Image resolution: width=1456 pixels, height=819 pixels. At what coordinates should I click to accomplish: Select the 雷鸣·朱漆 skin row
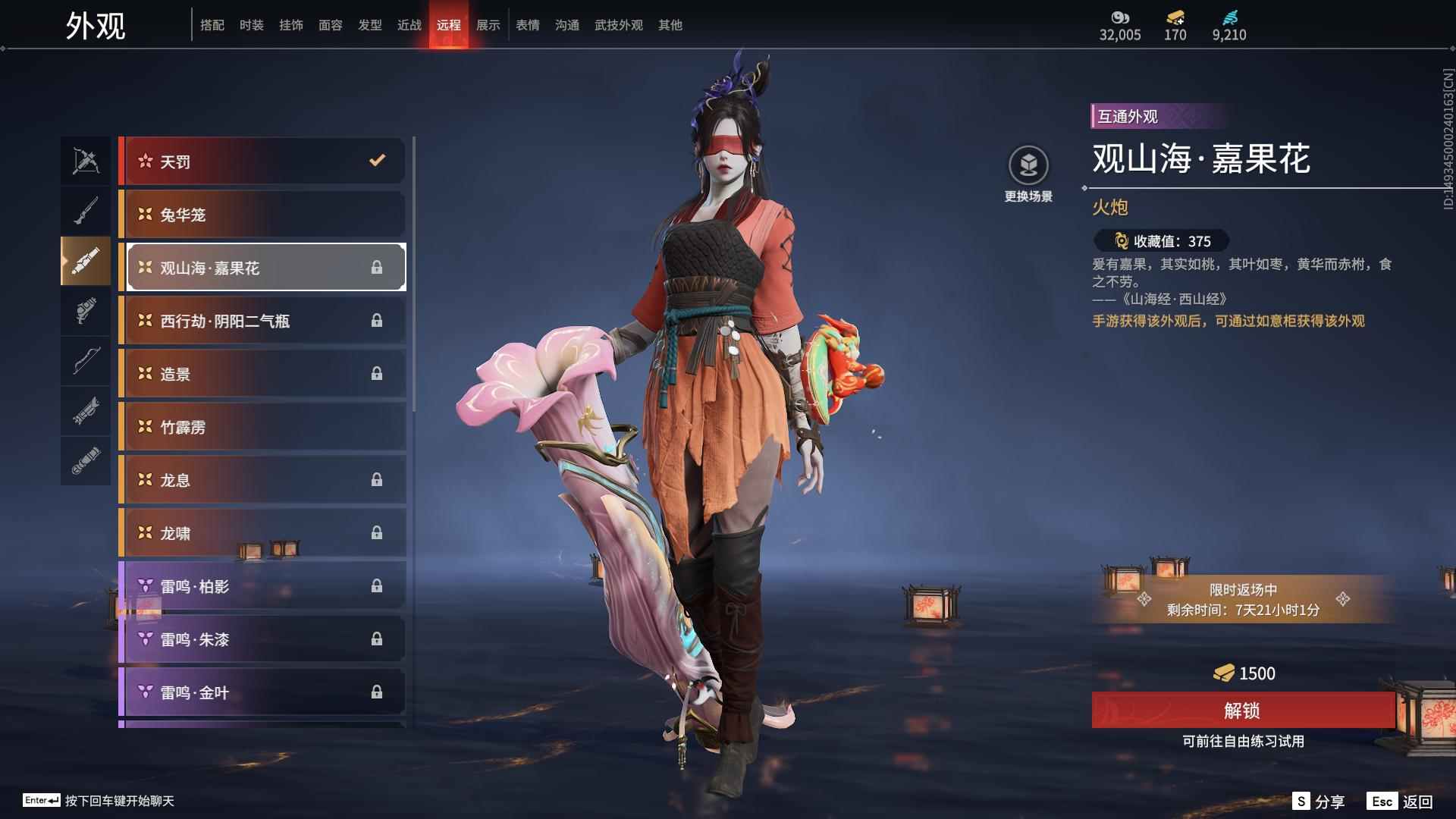[x=262, y=639]
